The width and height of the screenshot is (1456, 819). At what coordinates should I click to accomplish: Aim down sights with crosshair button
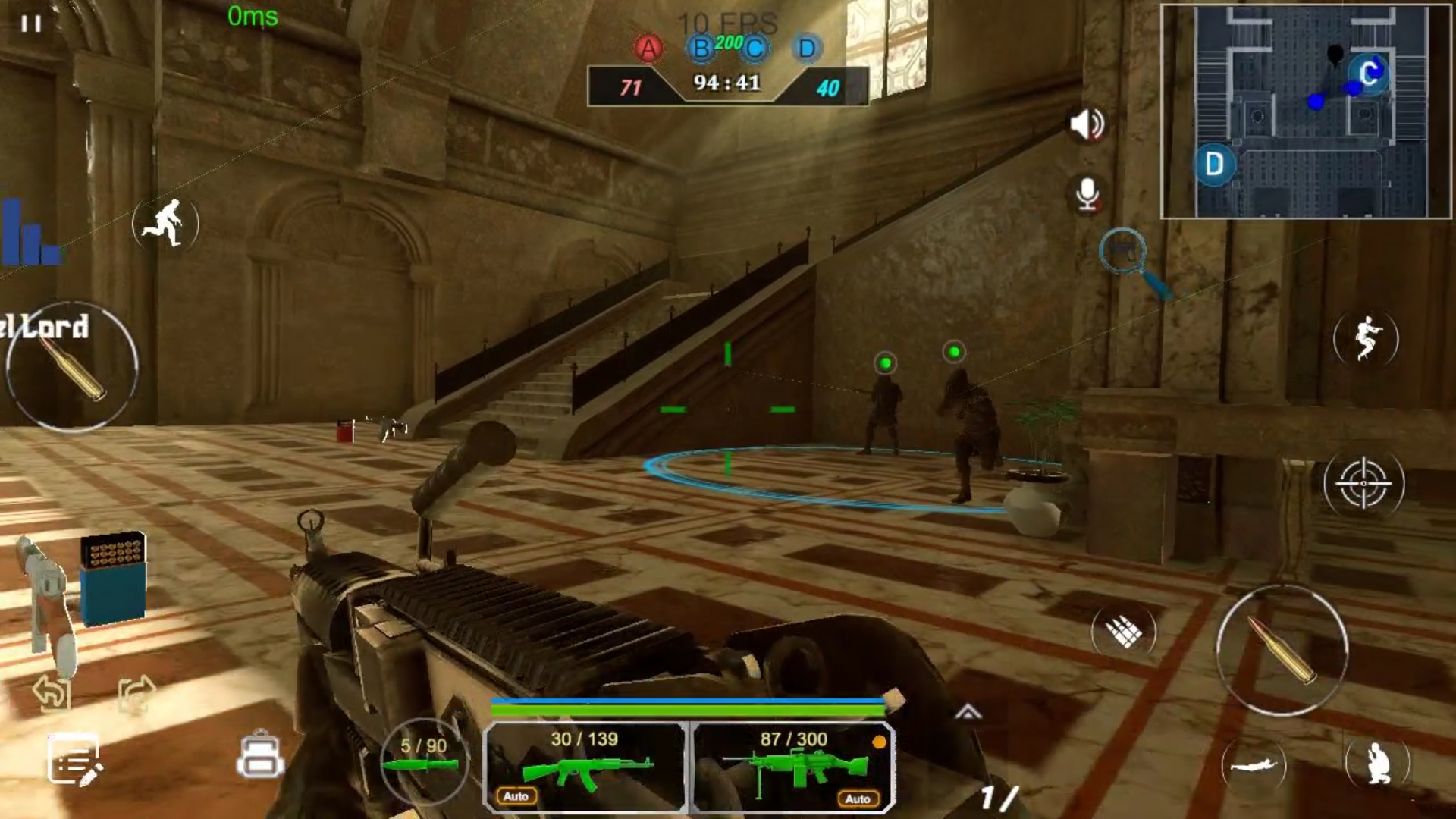(1363, 483)
